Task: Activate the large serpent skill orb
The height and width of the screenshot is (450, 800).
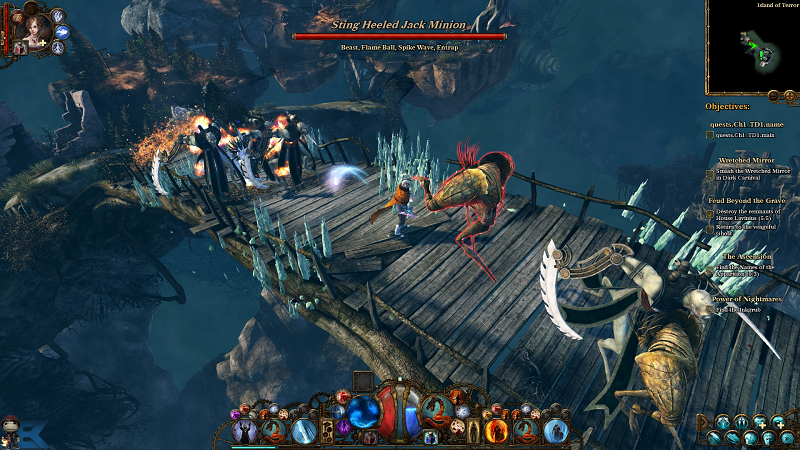Action: 435,408
